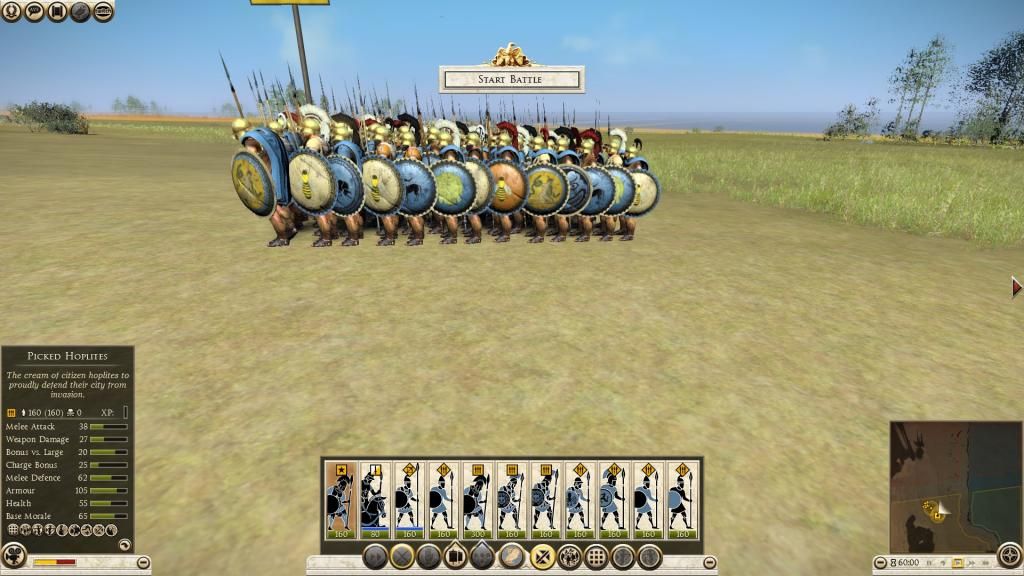Click the Start Battle button
Viewport: 1024px width, 576px height.
511,79
